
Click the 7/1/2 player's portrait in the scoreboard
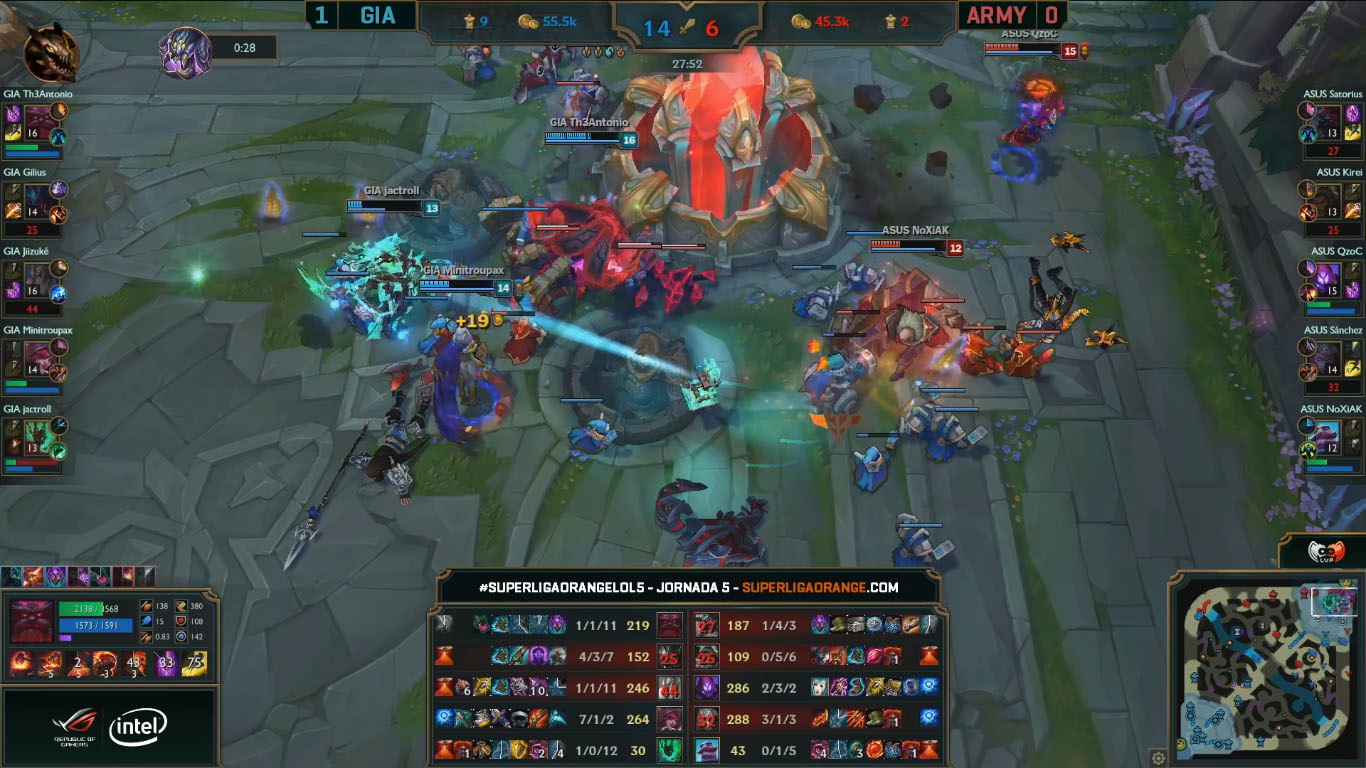click(x=669, y=718)
